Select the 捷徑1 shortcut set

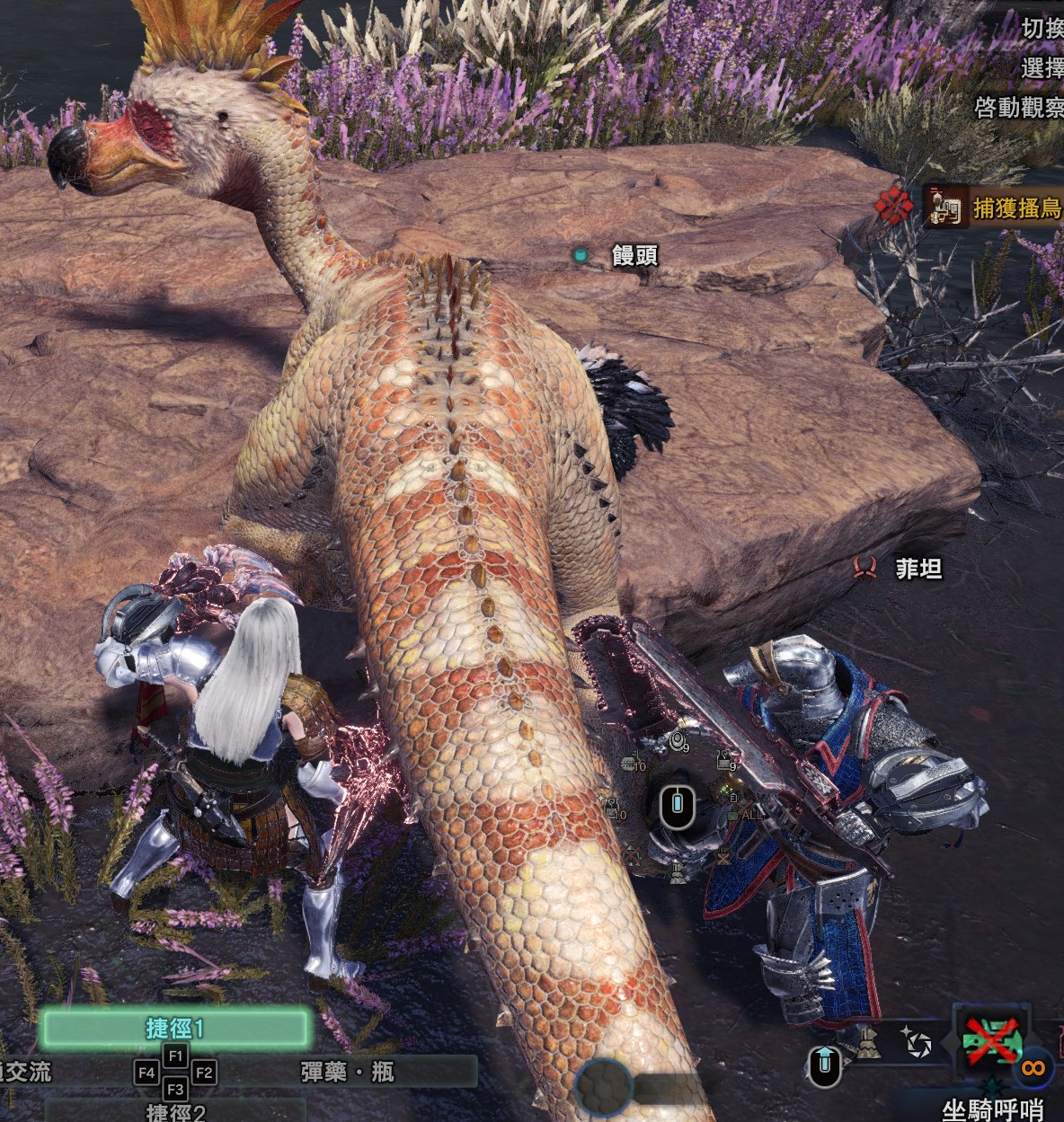[x=176, y=1028]
